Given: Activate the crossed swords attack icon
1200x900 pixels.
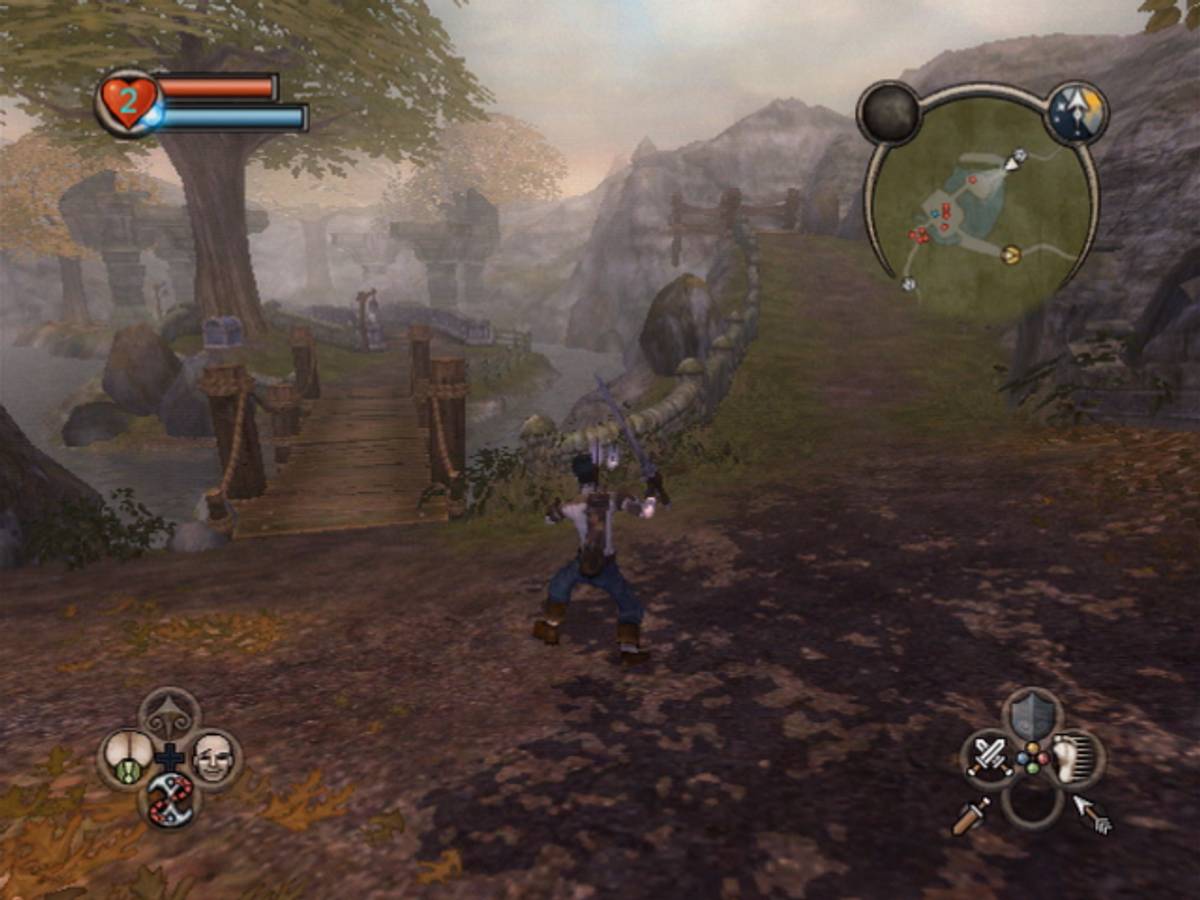Looking at the screenshot, I should (990, 759).
